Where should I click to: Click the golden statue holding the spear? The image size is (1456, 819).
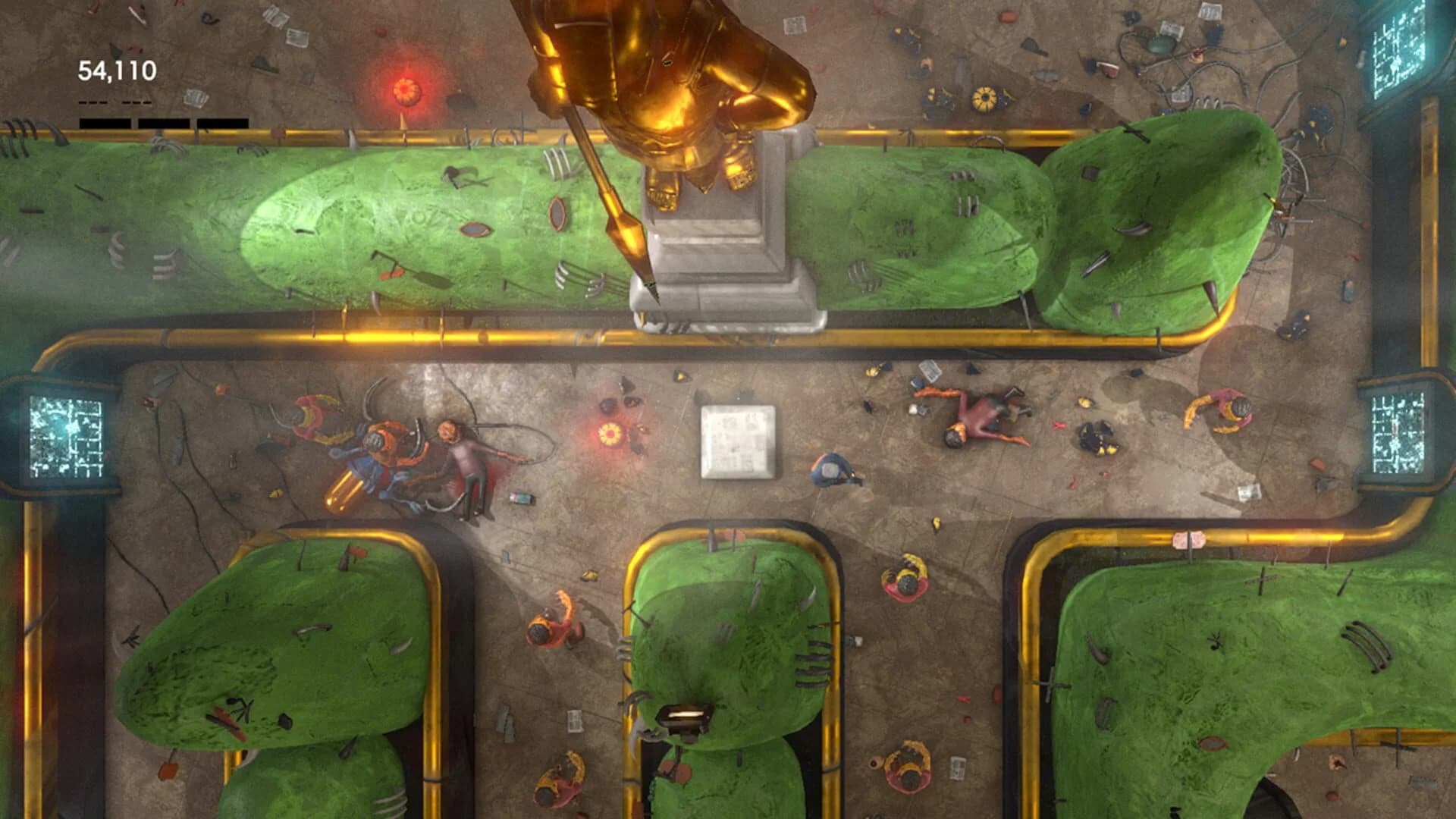click(x=667, y=99)
